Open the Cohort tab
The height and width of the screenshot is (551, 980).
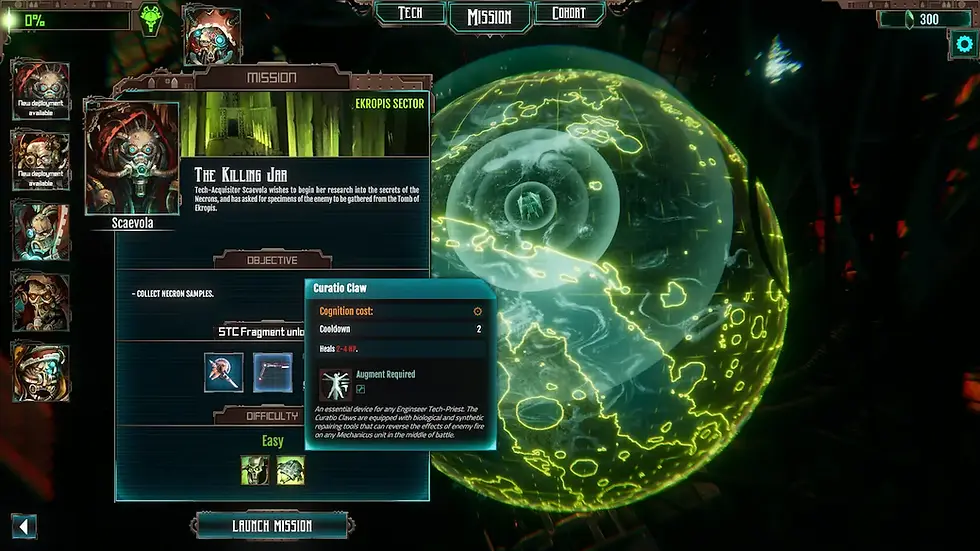pos(570,14)
